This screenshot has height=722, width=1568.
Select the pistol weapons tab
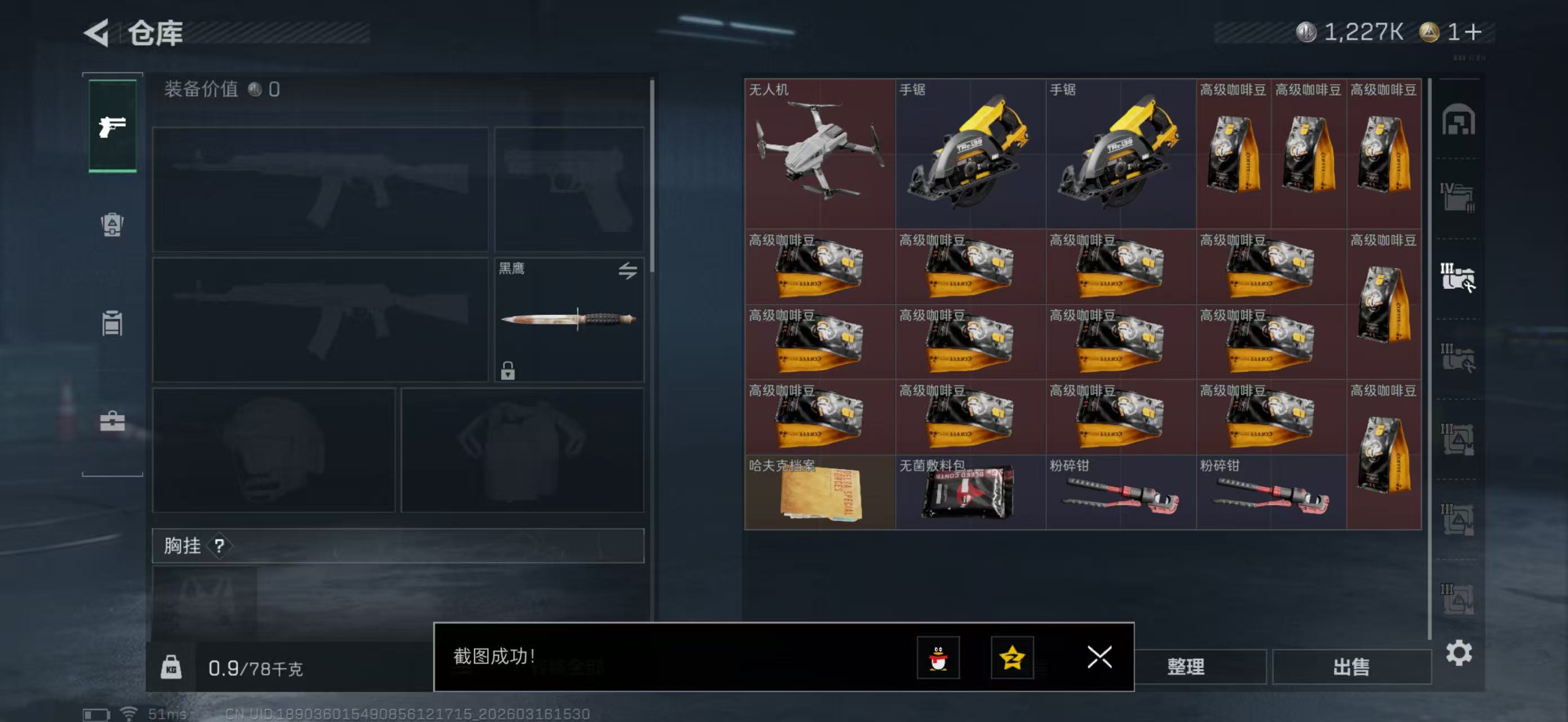[x=113, y=126]
